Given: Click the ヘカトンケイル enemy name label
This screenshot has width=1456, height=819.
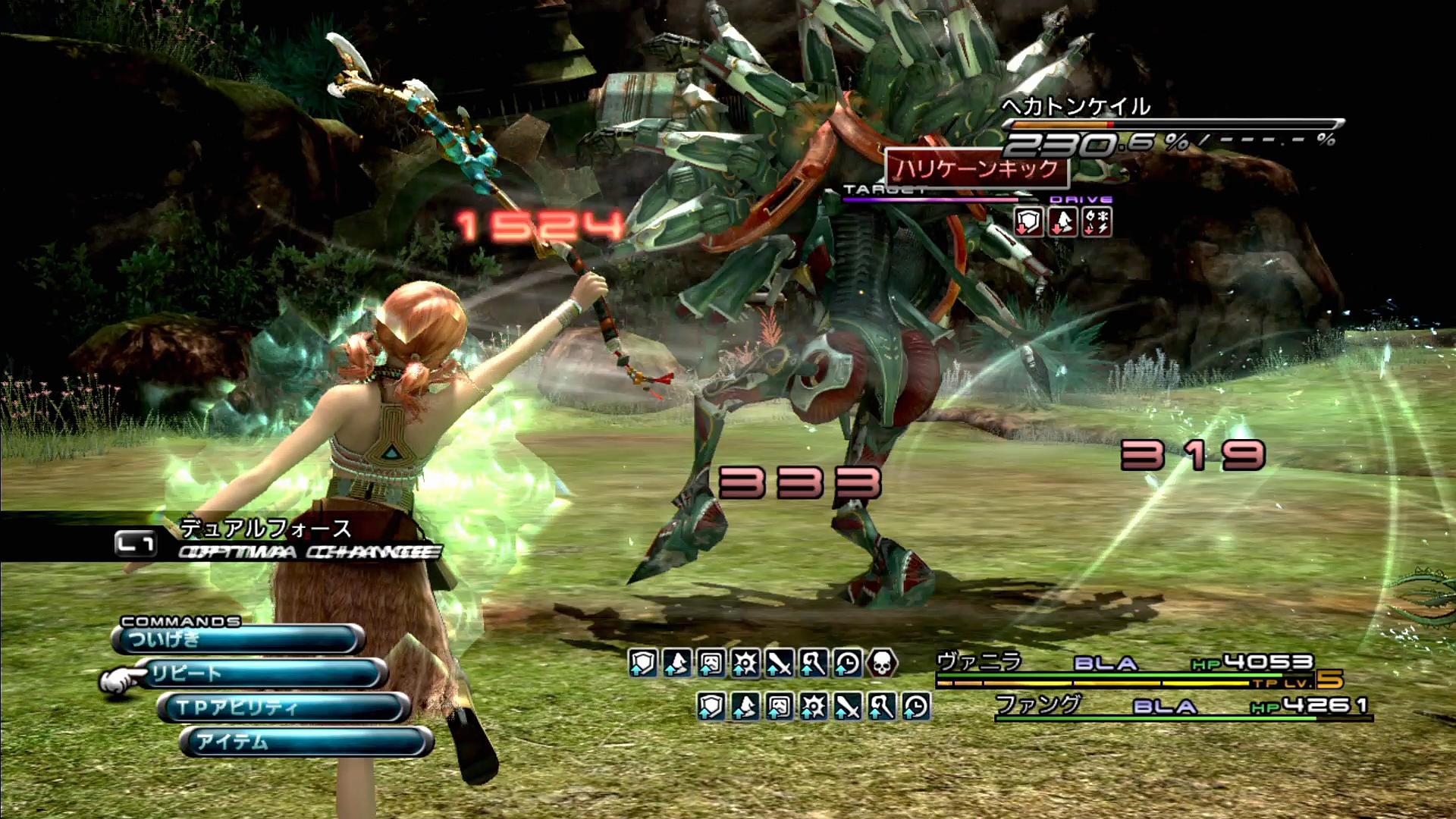Looking at the screenshot, I should 1075,107.
